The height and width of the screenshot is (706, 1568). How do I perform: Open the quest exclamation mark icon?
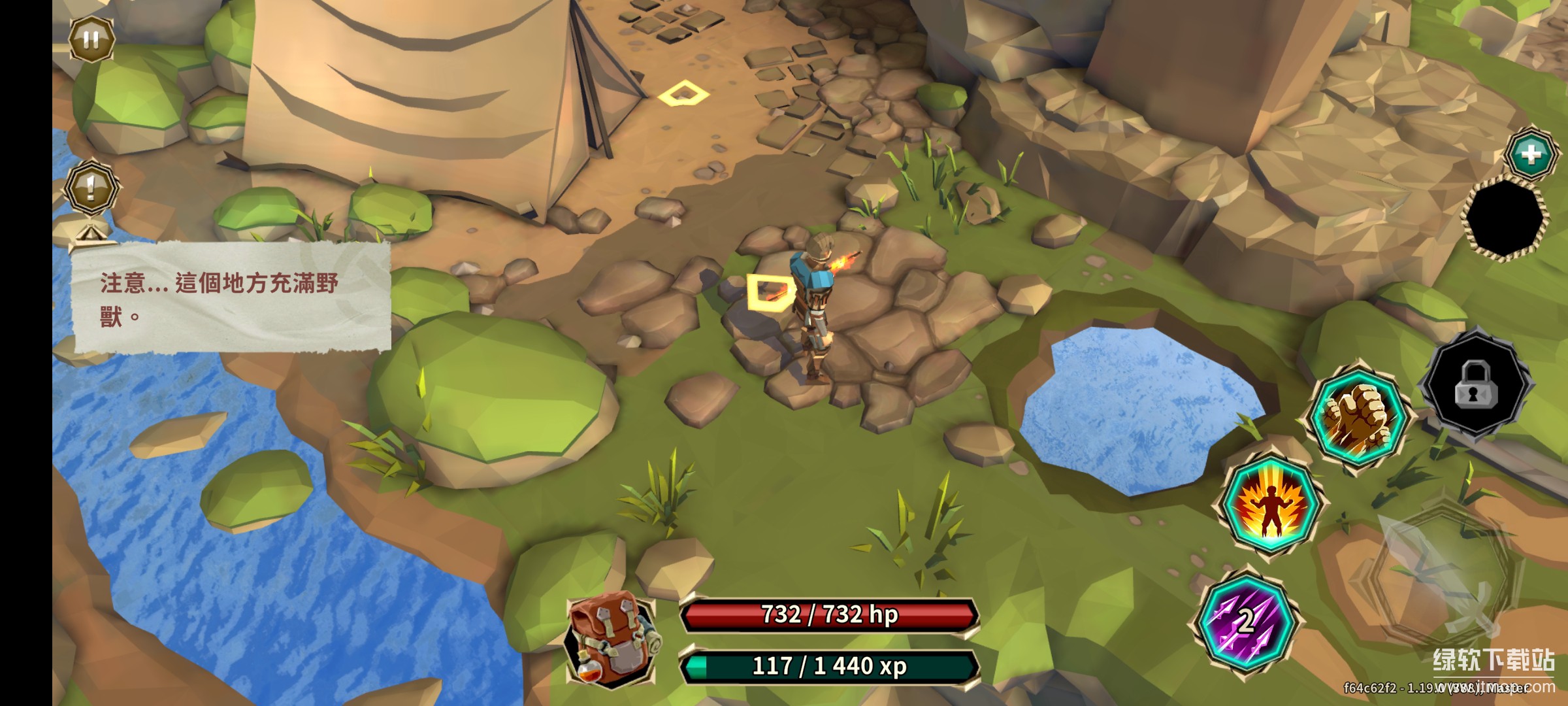[91, 188]
